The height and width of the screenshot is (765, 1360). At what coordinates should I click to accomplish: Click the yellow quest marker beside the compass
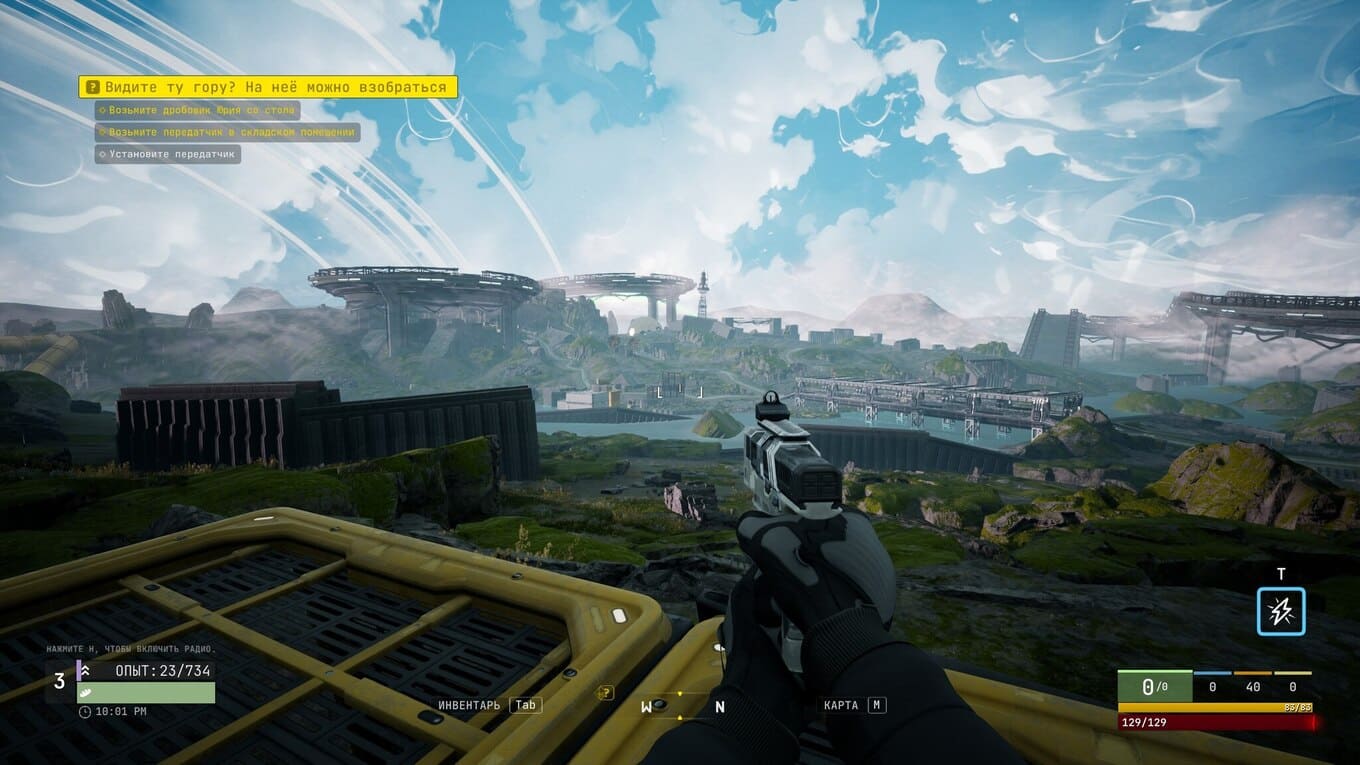[x=605, y=692]
